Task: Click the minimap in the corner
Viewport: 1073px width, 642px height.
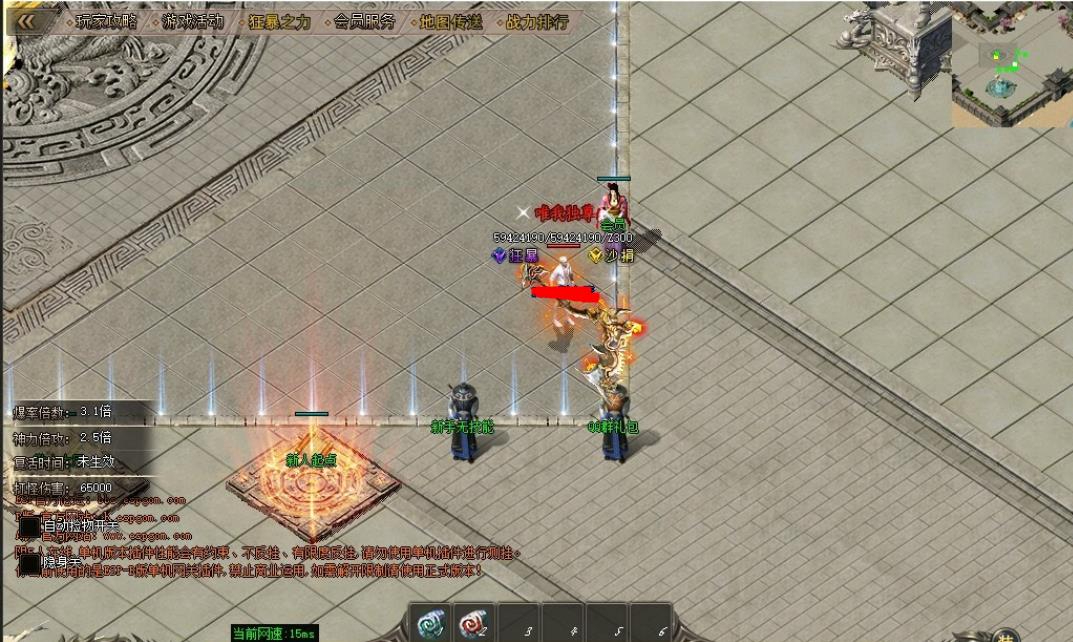Action: (1011, 68)
